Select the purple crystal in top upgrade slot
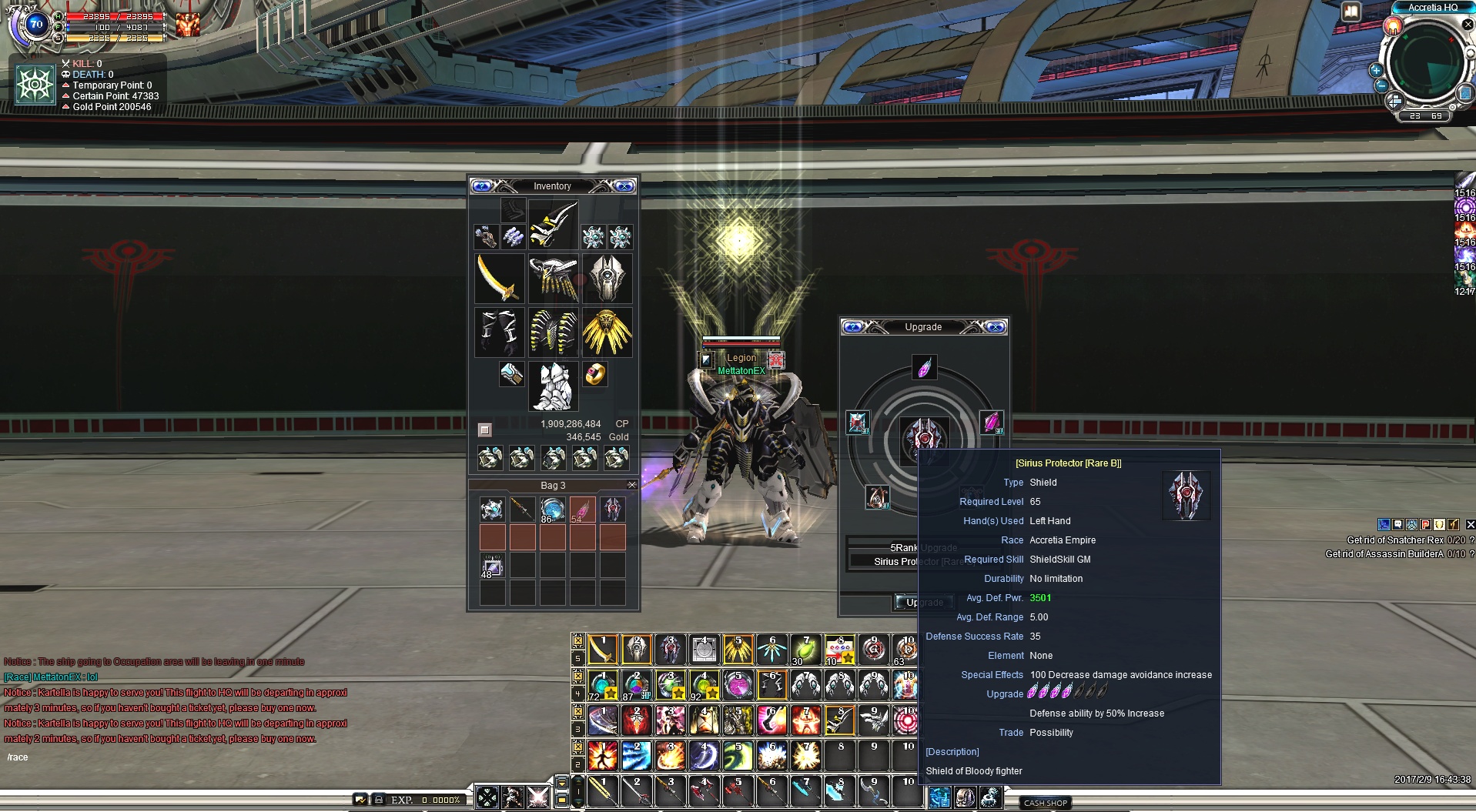 (x=924, y=367)
